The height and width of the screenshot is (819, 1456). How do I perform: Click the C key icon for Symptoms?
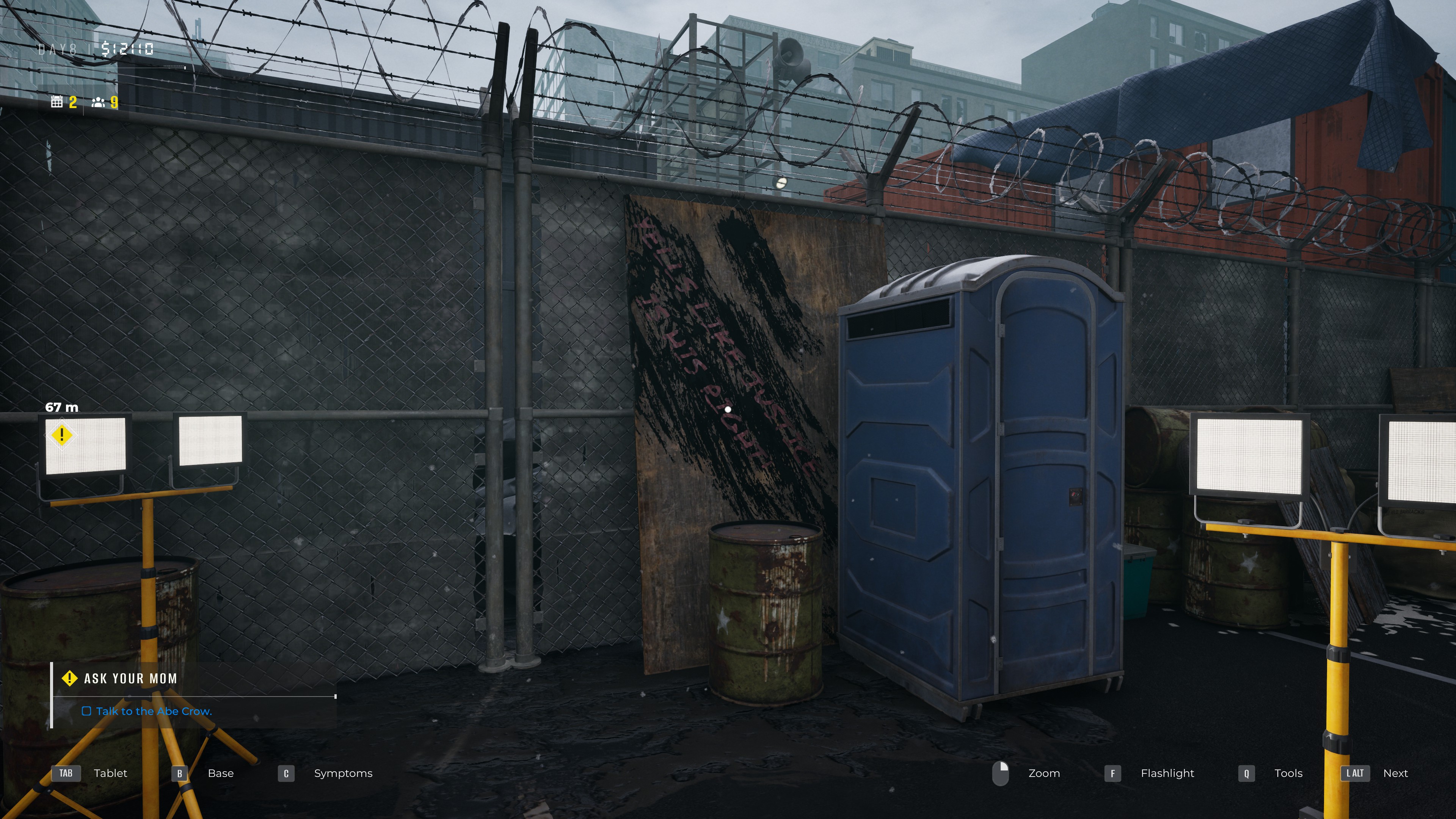(286, 773)
